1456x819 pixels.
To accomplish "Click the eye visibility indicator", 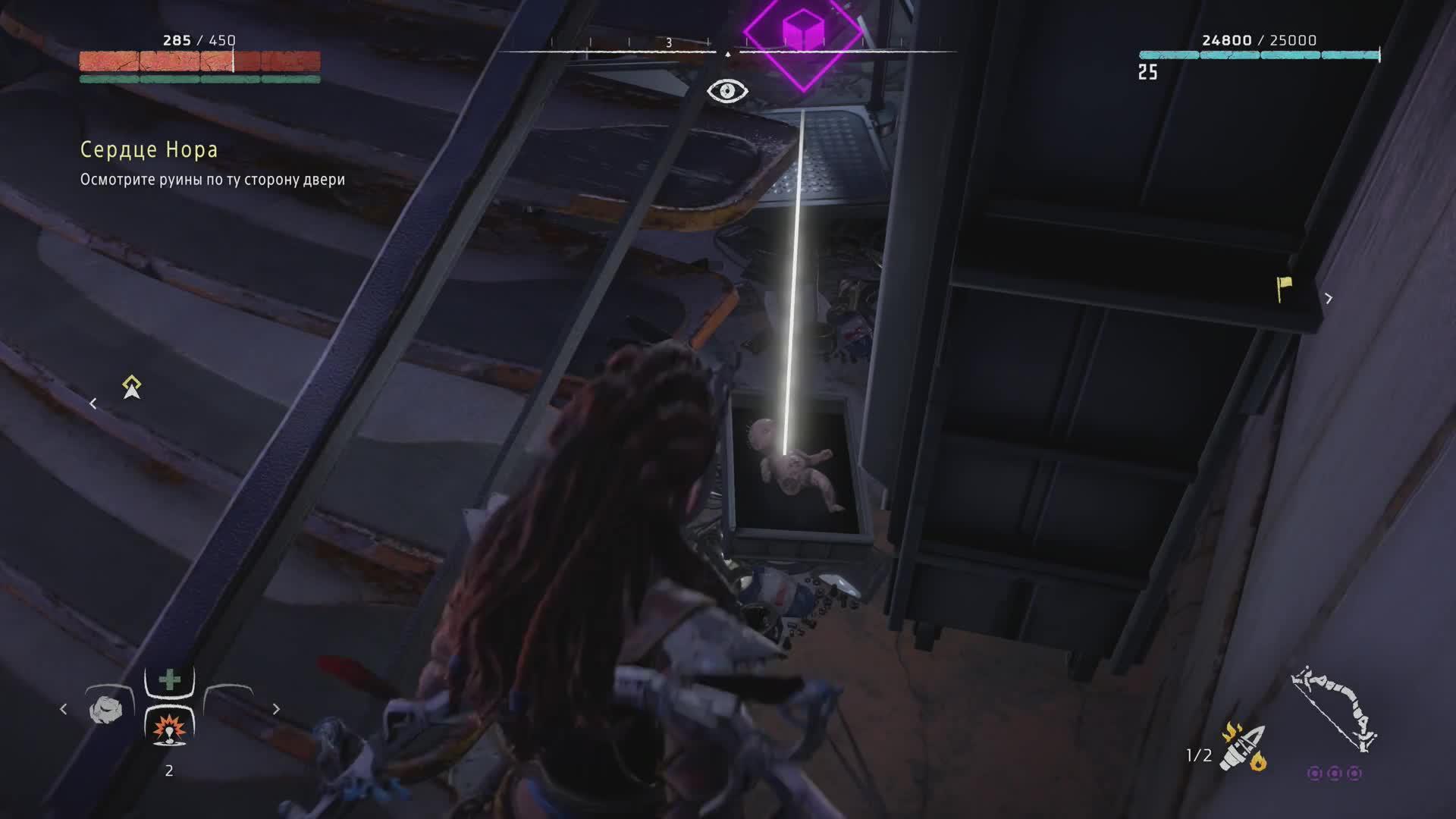I will coord(727,91).
